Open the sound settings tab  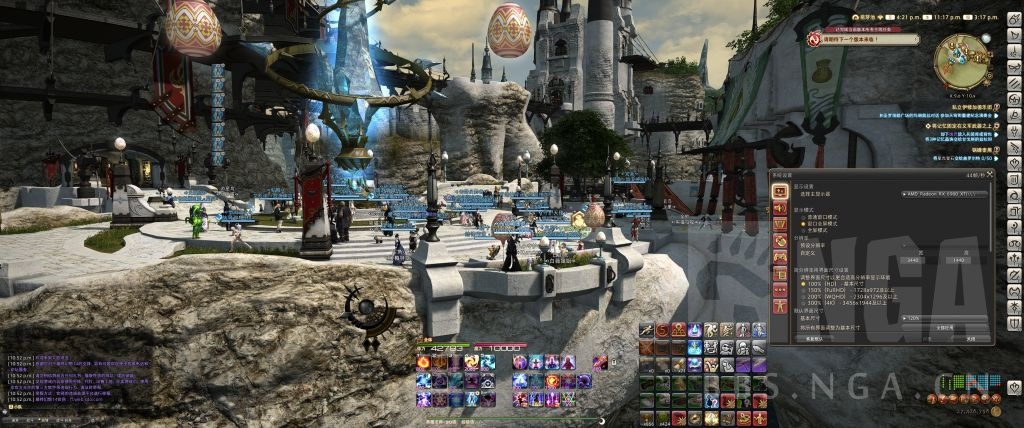click(780, 207)
